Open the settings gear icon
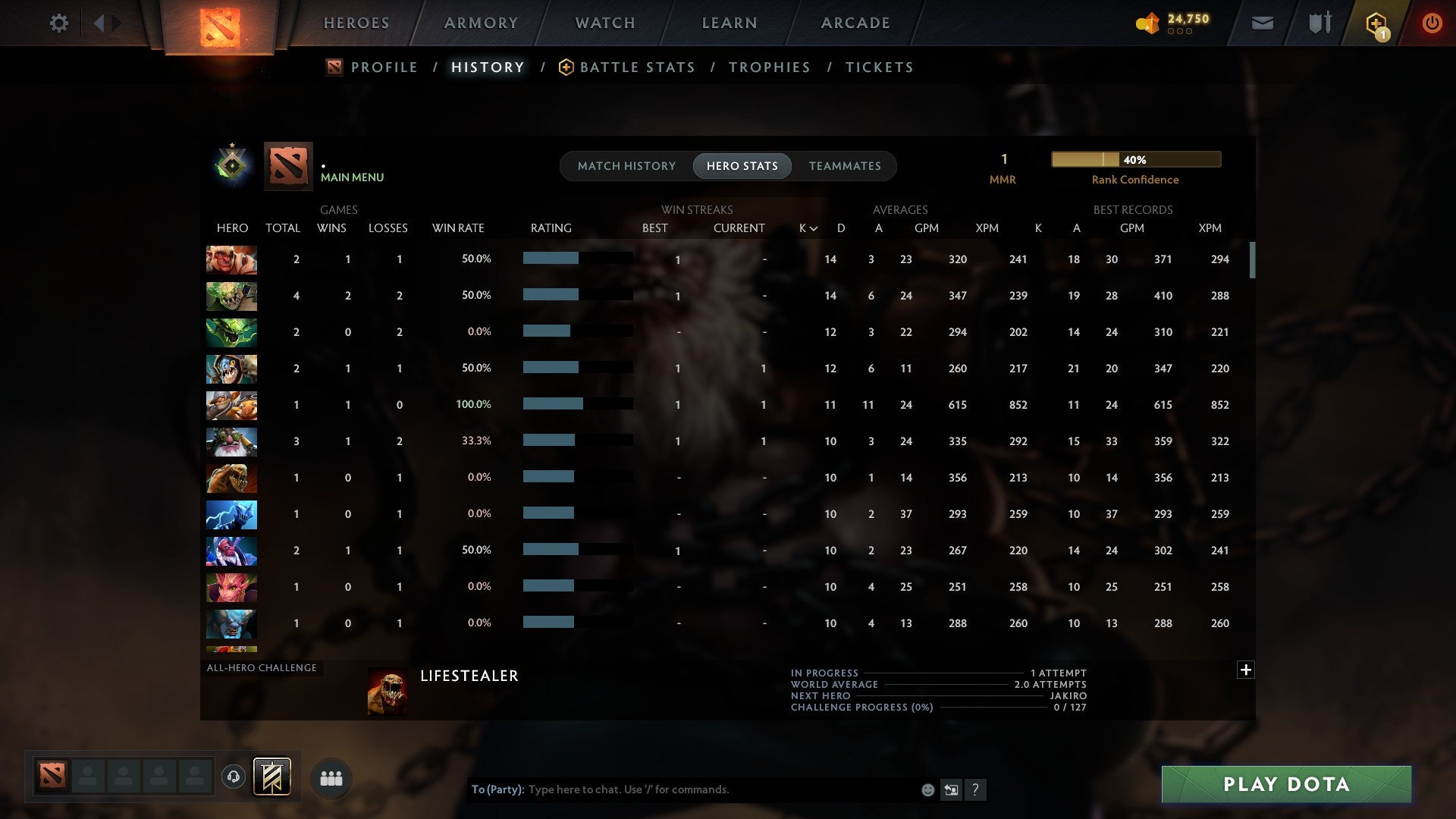The height and width of the screenshot is (819, 1456). point(59,23)
